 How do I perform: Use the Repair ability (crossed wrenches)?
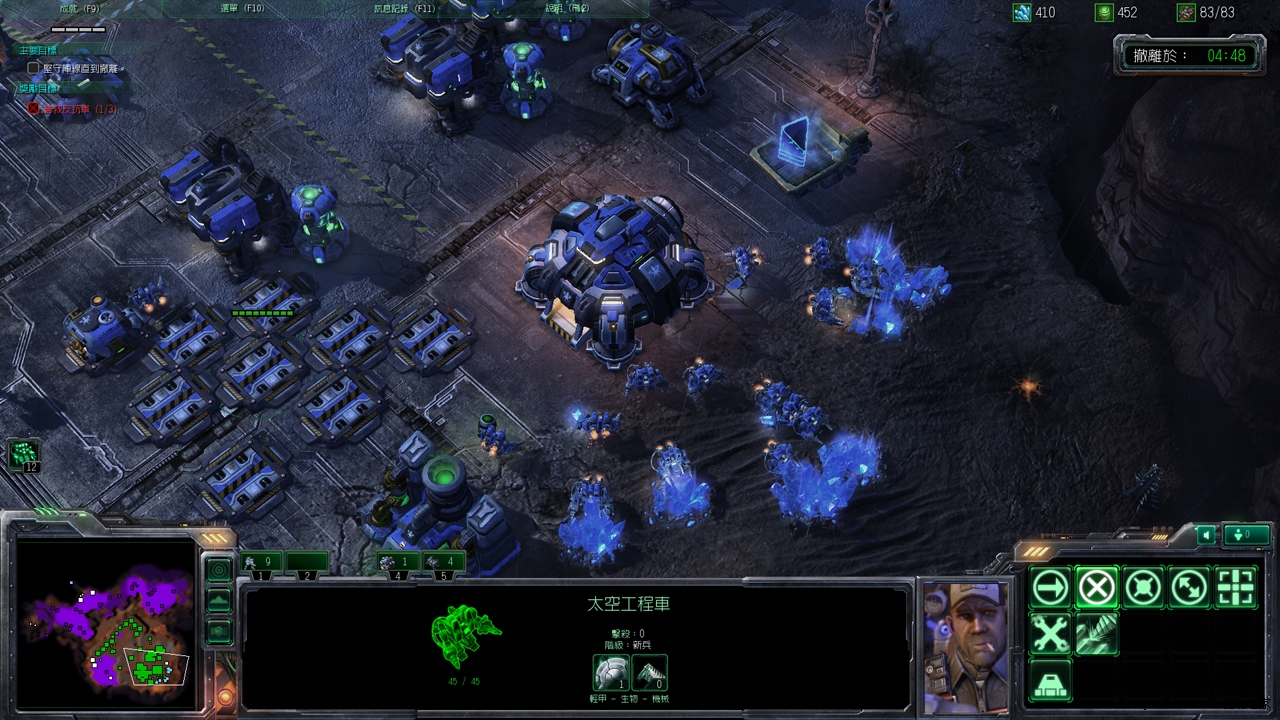[1050, 634]
